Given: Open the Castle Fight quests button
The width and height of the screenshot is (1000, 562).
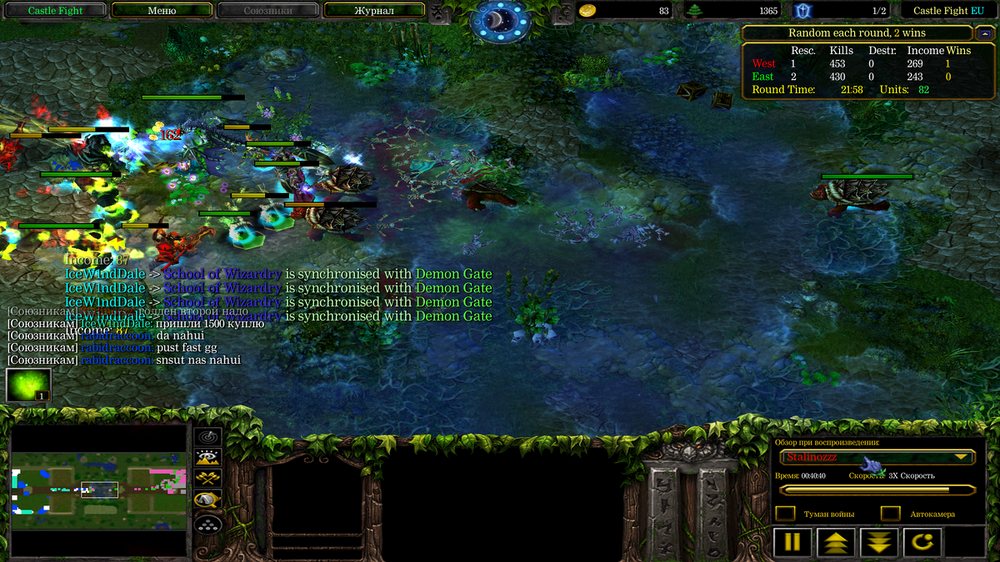Looking at the screenshot, I should (x=54, y=10).
